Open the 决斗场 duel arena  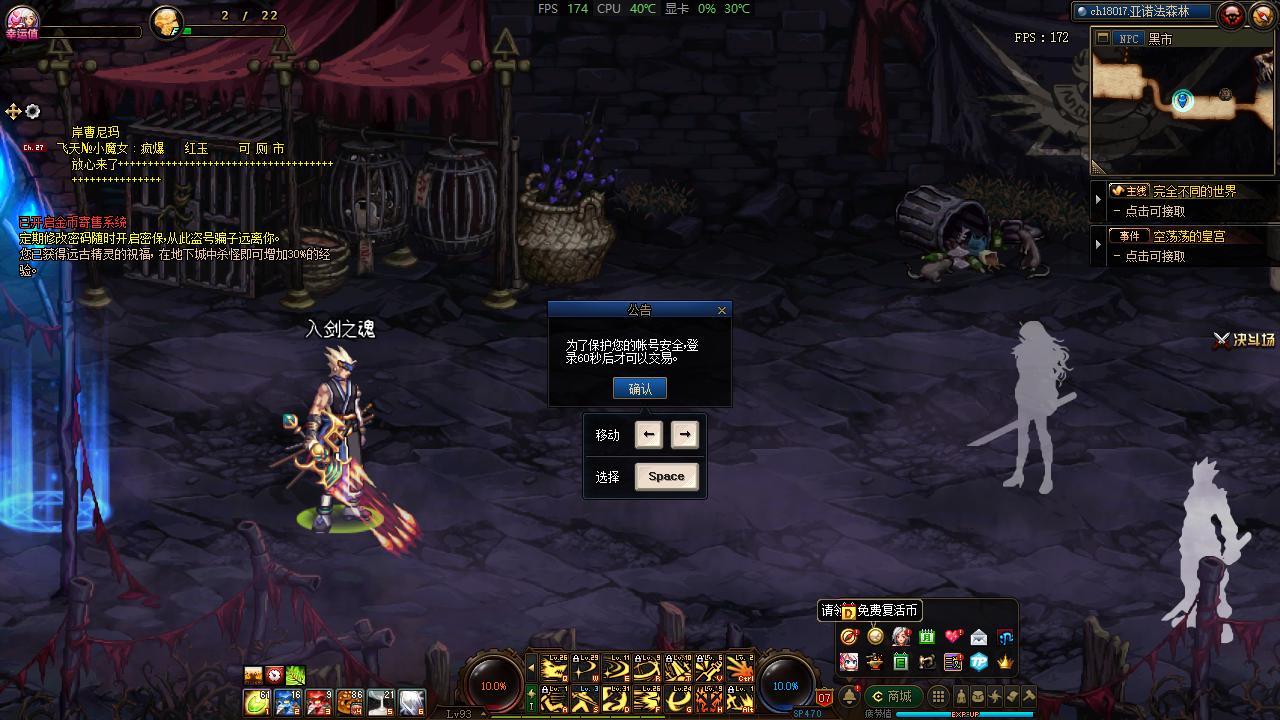(x=1245, y=340)
